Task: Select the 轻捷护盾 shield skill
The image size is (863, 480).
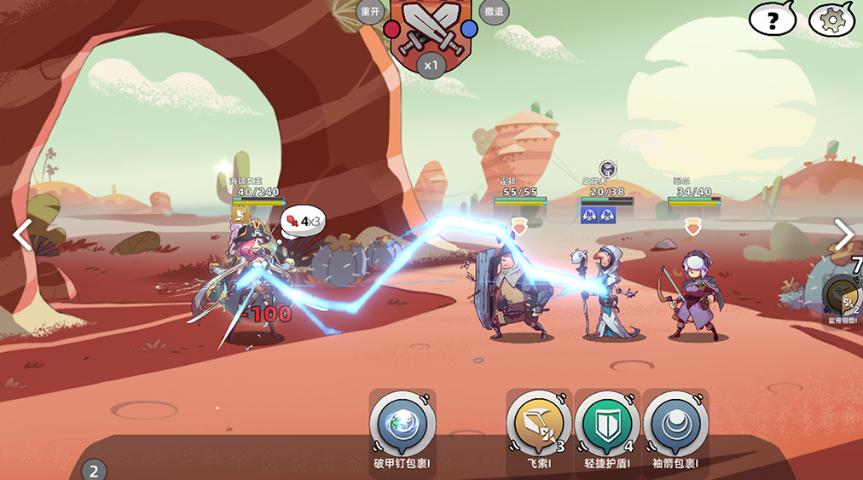Action: (x=607, y=424)
